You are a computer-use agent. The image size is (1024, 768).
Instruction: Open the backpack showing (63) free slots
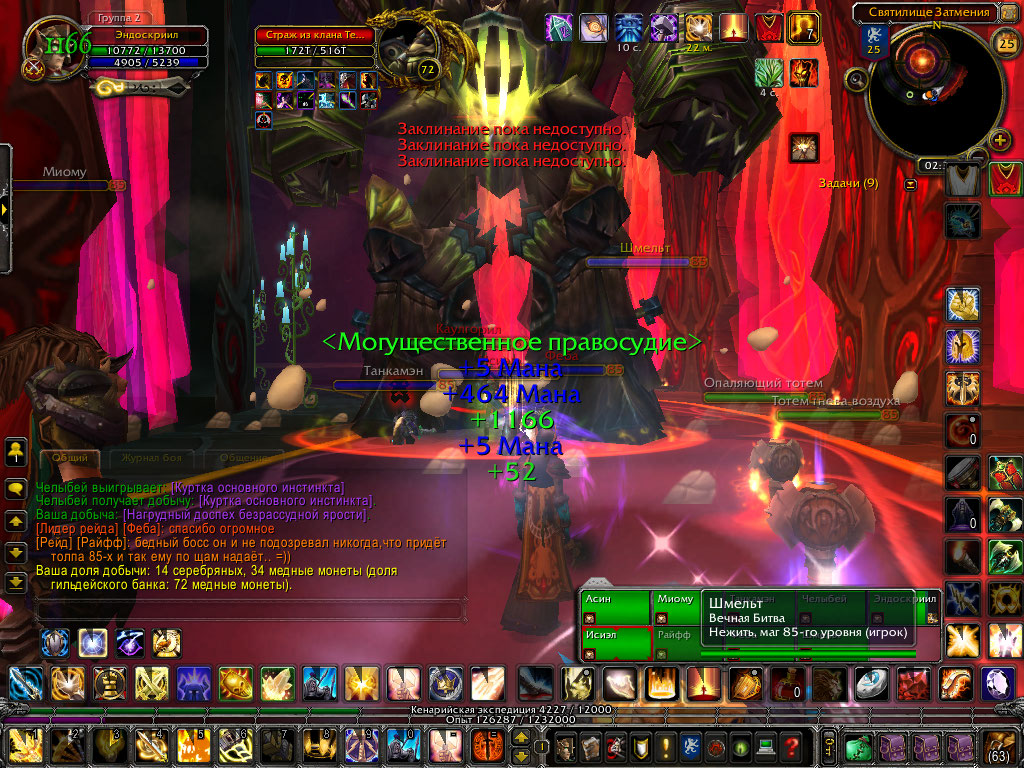pyautogui.click(x=1001, y=746)
